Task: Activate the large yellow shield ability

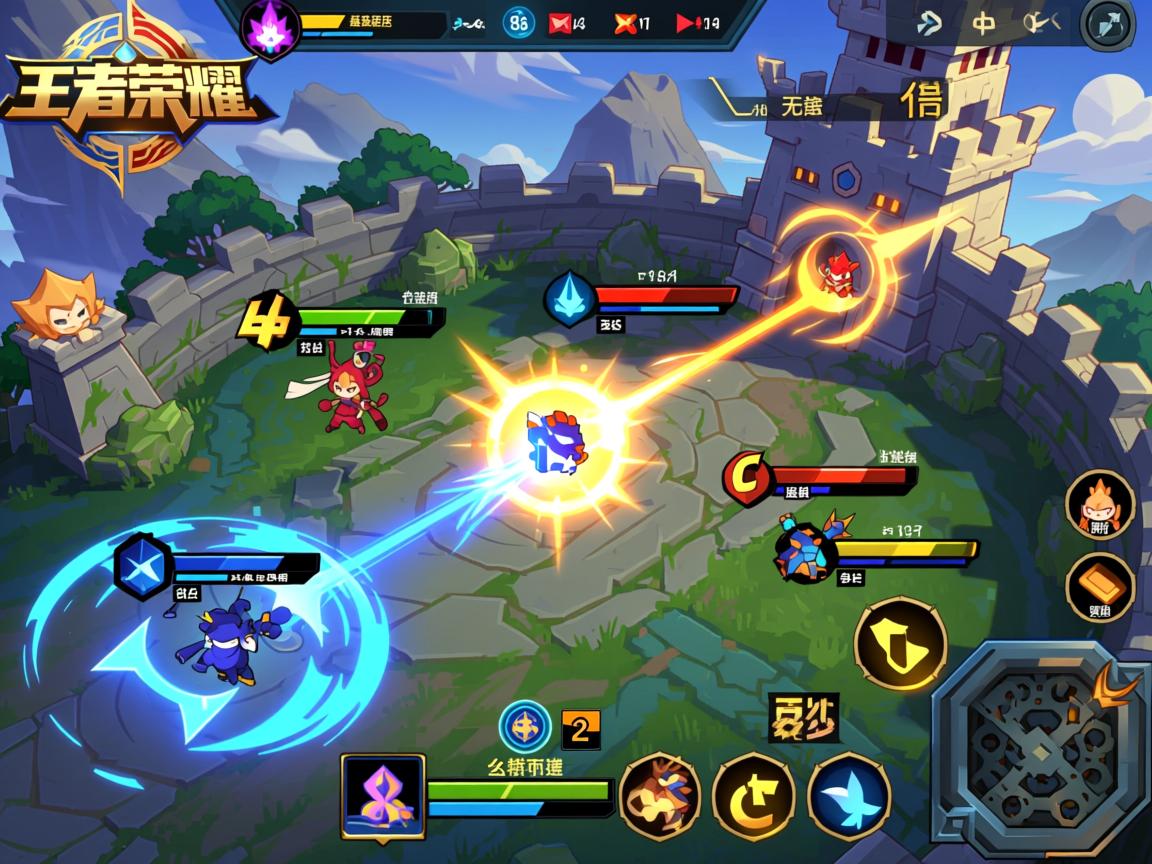Action: click(900, 643)
